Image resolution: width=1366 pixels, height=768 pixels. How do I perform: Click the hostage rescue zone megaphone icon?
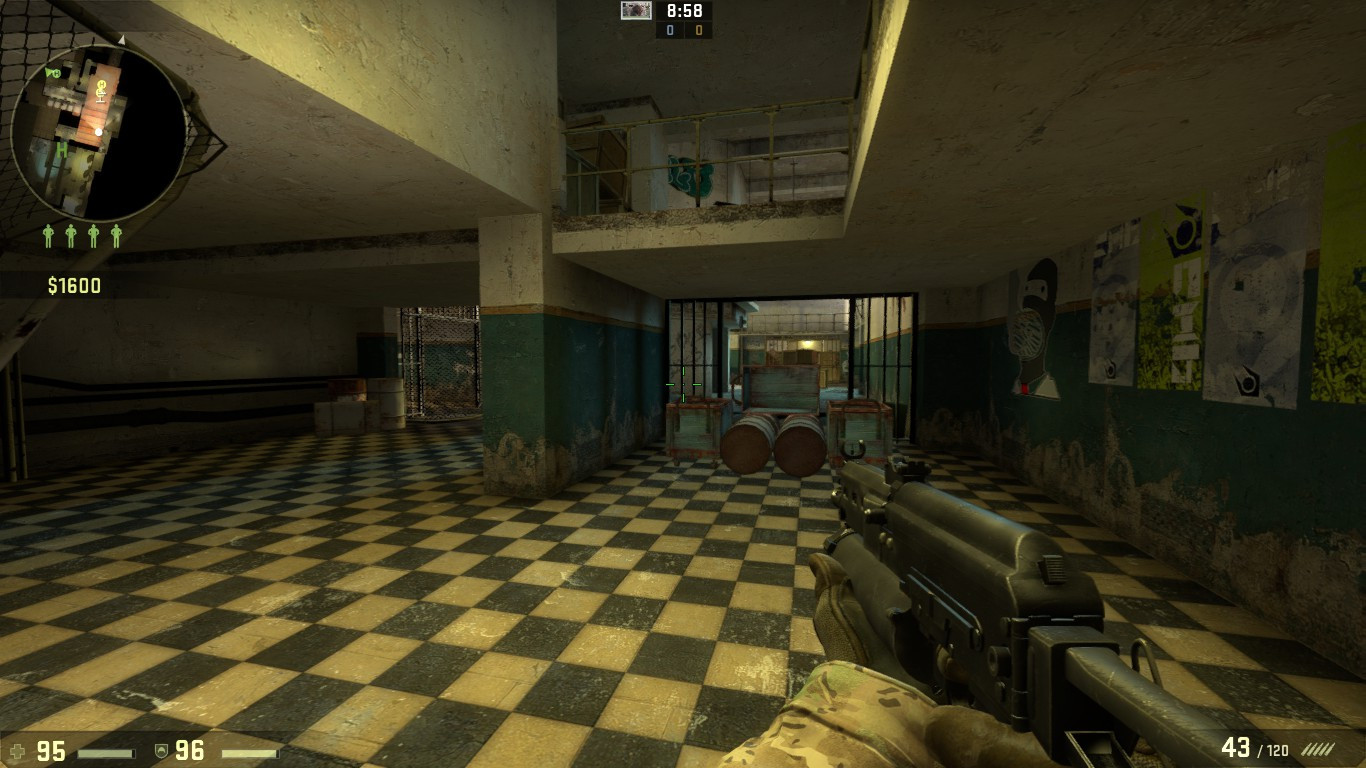tap(49, 74)
